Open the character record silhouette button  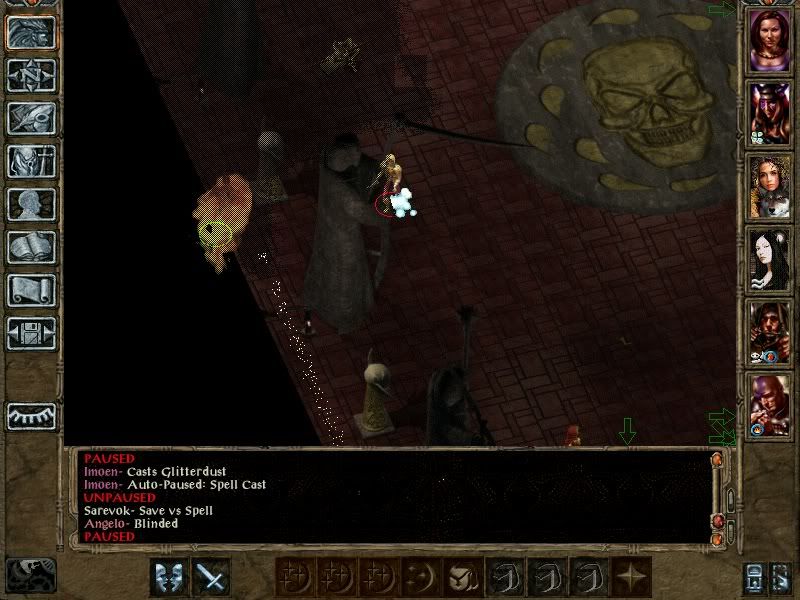pyautogui.click(x=31, y=204)
